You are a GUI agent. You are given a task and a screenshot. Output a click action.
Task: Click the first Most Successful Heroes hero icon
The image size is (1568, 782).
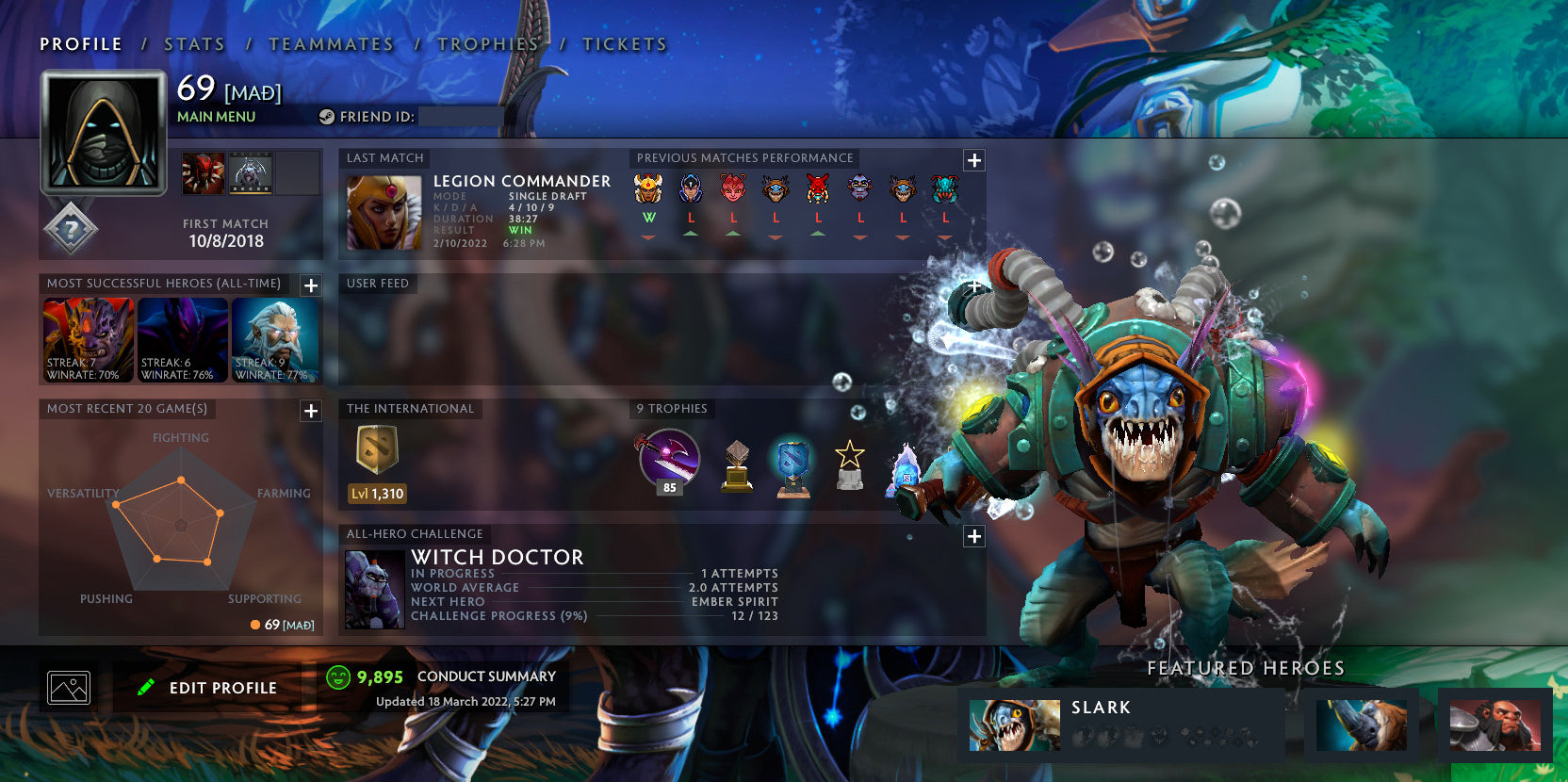pos(88,339)
